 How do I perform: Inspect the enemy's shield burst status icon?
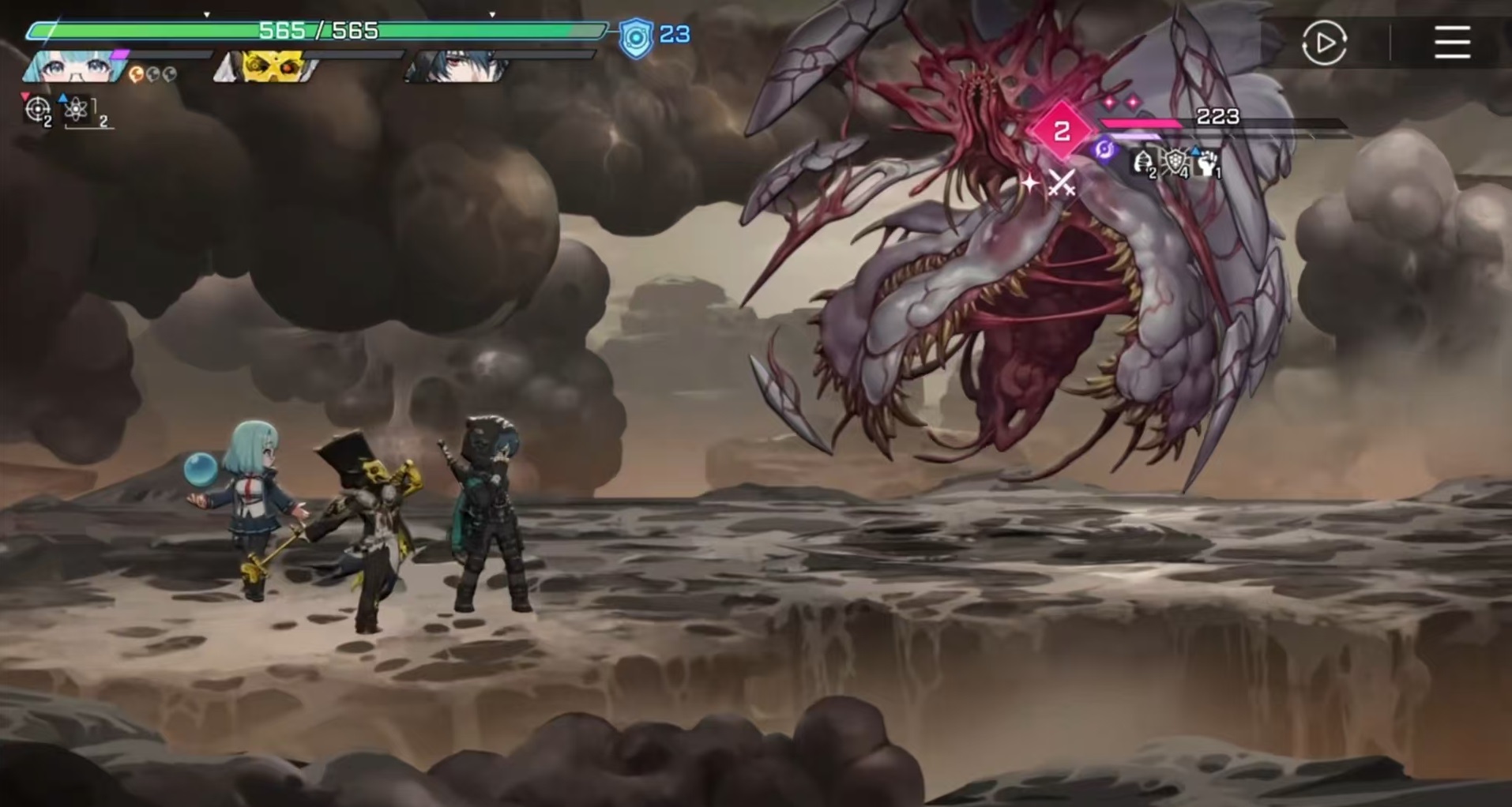[x=1176, y=163]
